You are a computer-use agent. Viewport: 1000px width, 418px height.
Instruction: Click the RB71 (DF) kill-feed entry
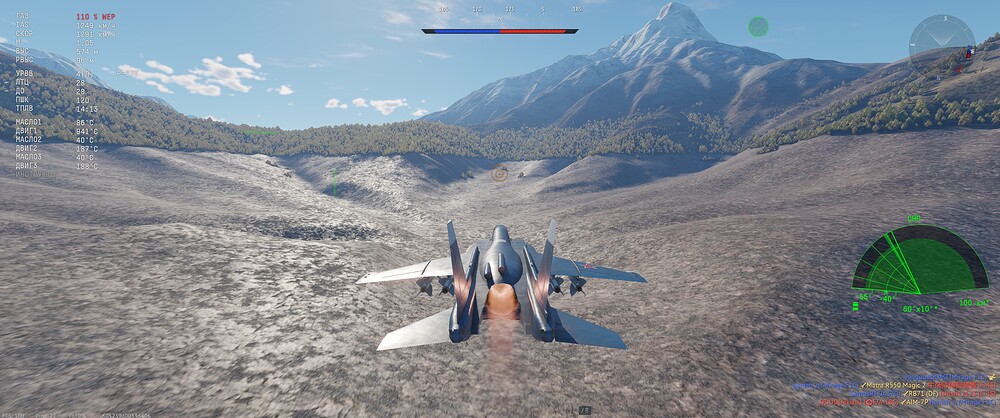[914, 393]
